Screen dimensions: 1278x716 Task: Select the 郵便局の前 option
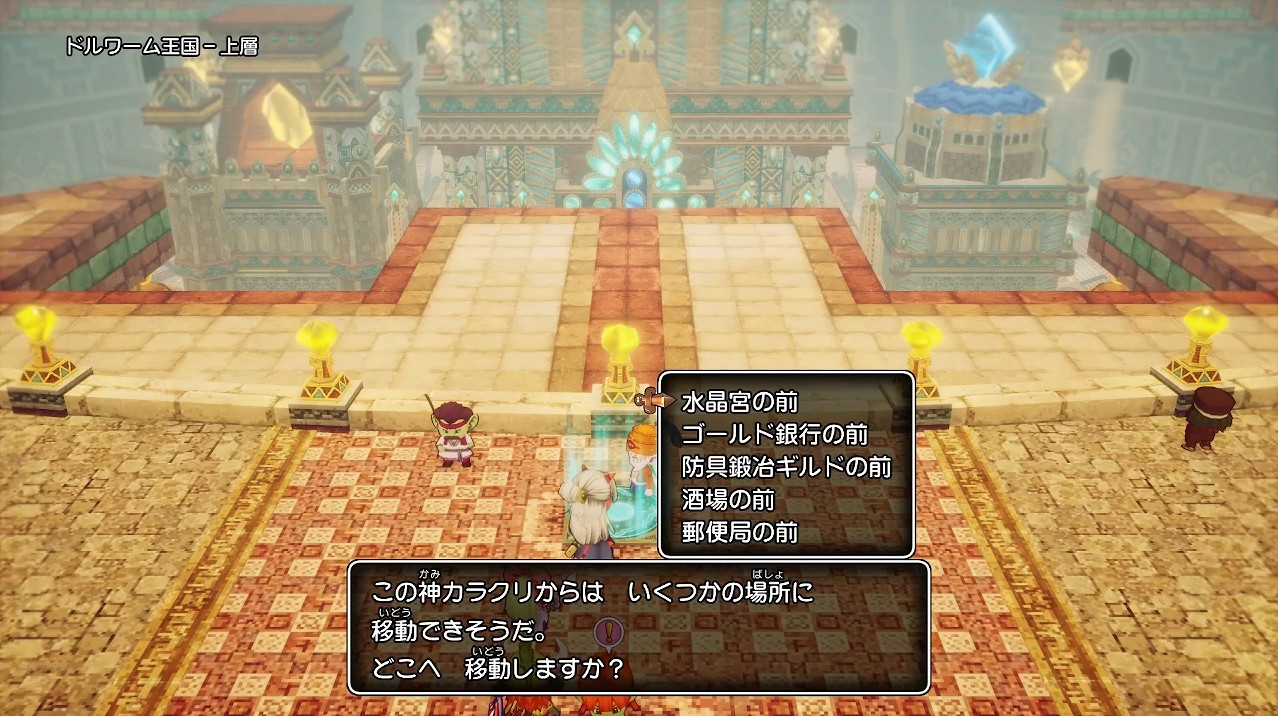(739, 532)
